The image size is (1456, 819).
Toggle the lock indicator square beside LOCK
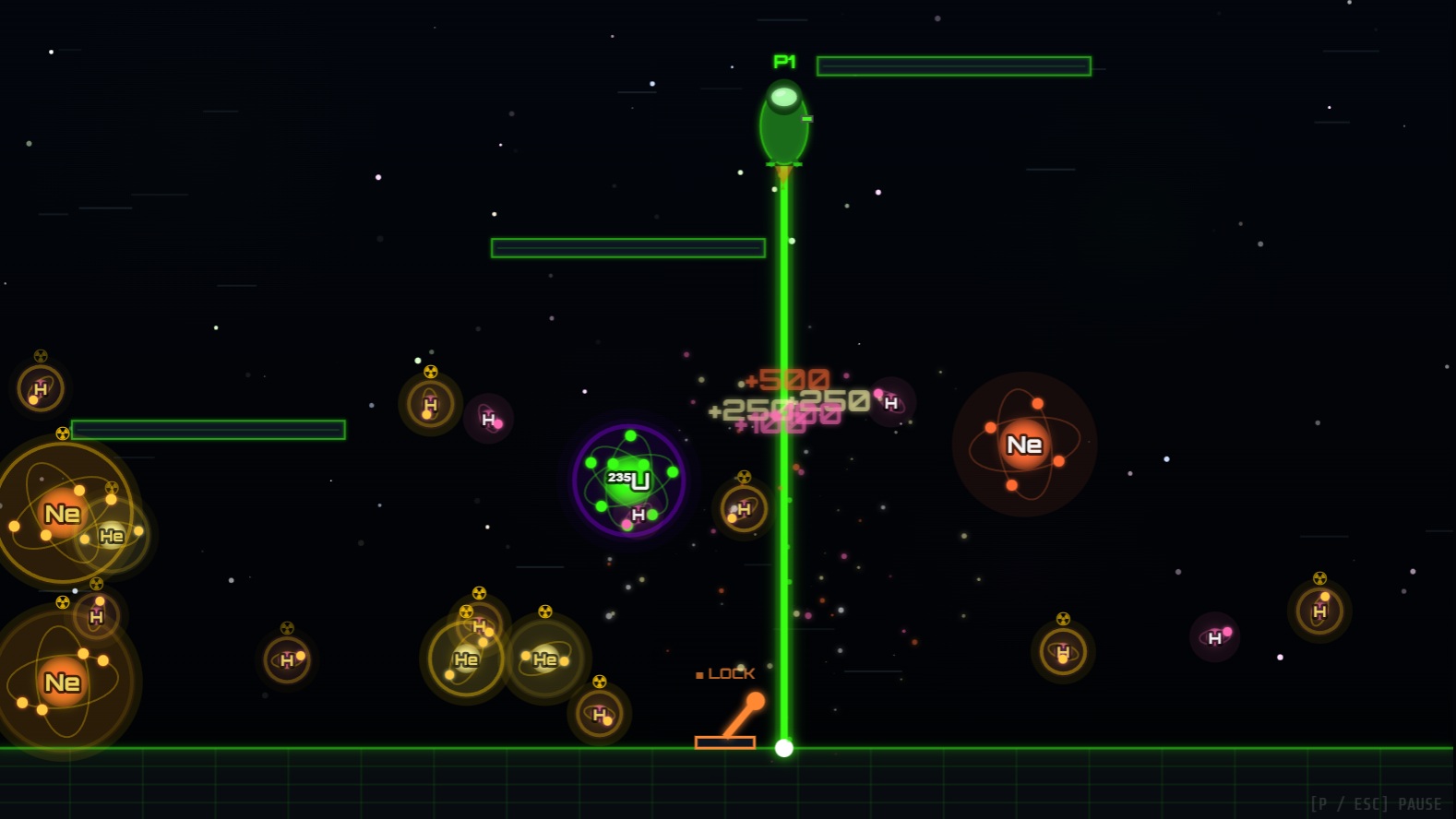(699, 674)
